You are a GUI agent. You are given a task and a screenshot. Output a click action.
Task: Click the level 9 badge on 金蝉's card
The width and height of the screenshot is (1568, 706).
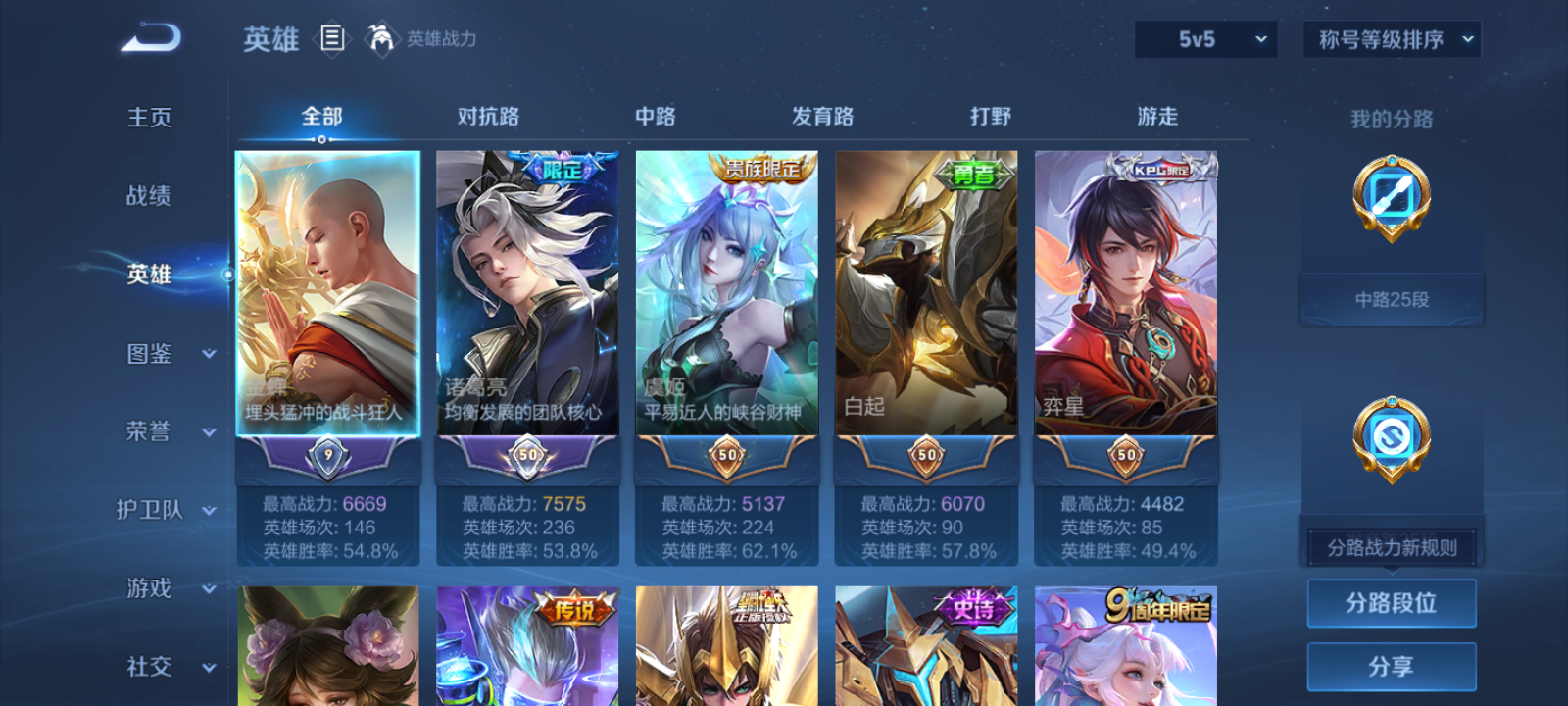[x=327, y=457]
